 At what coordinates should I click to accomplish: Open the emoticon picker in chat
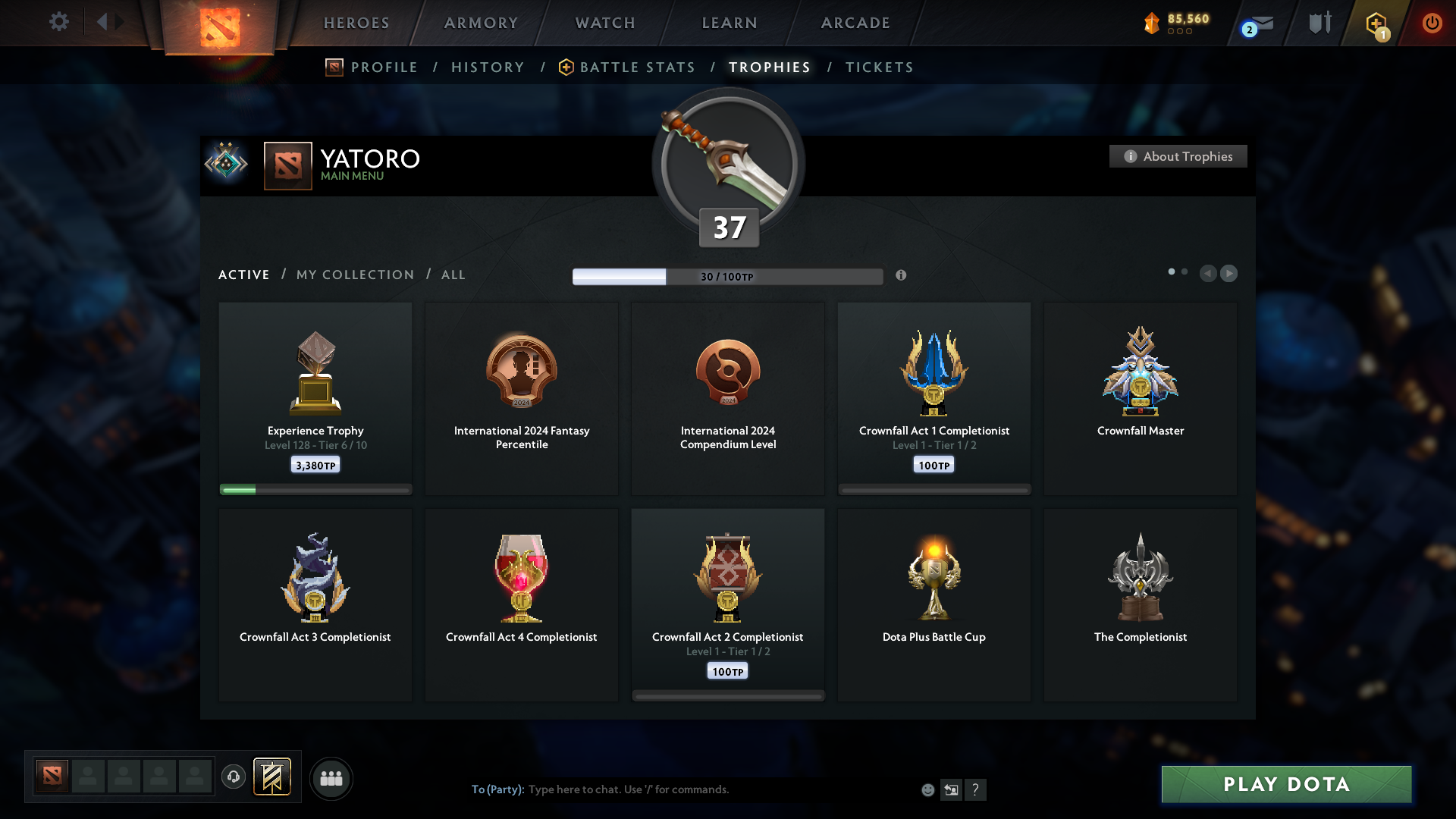tap(927, 789)
